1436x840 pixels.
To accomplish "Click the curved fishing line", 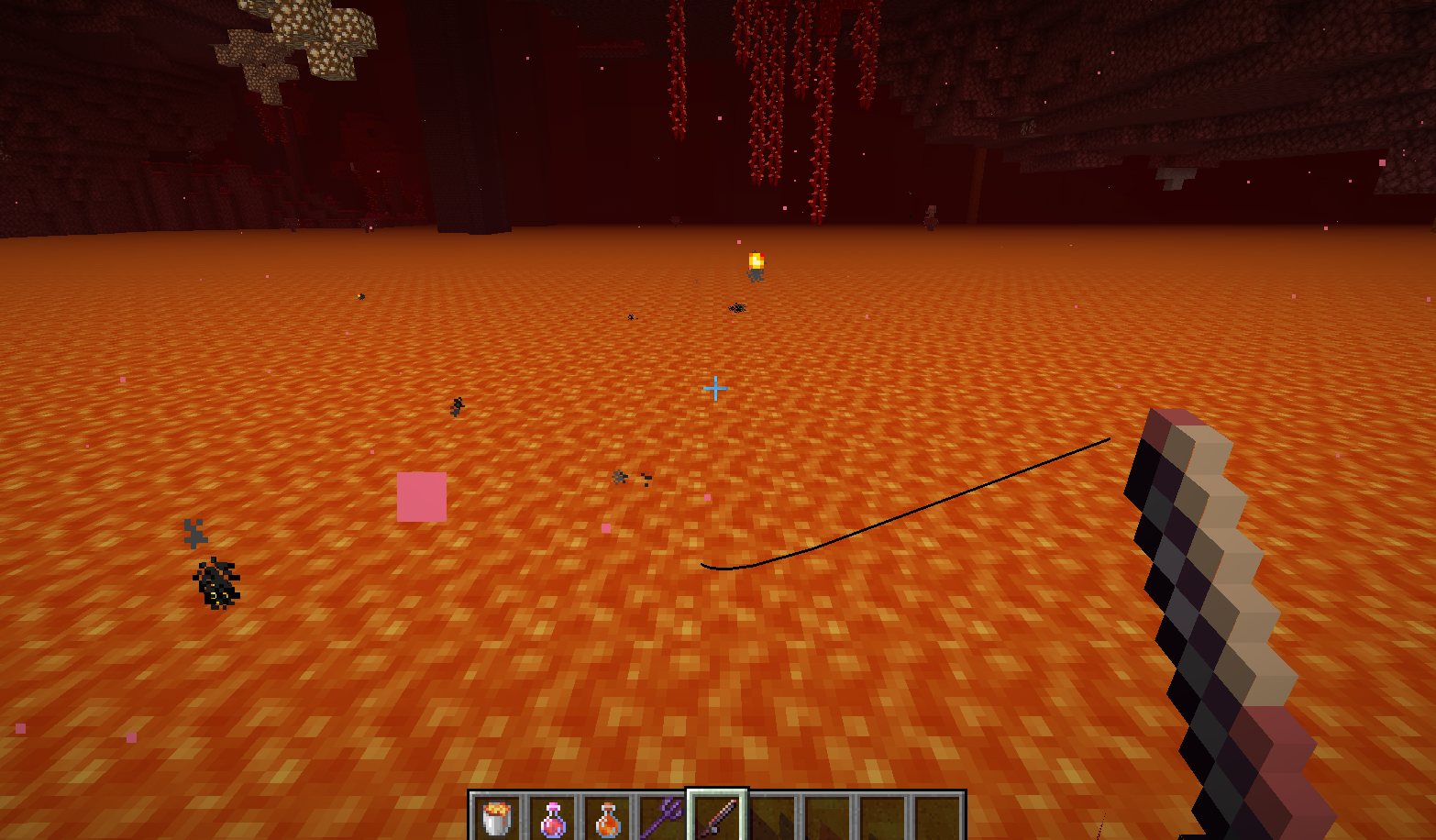I will coord(917,504).
